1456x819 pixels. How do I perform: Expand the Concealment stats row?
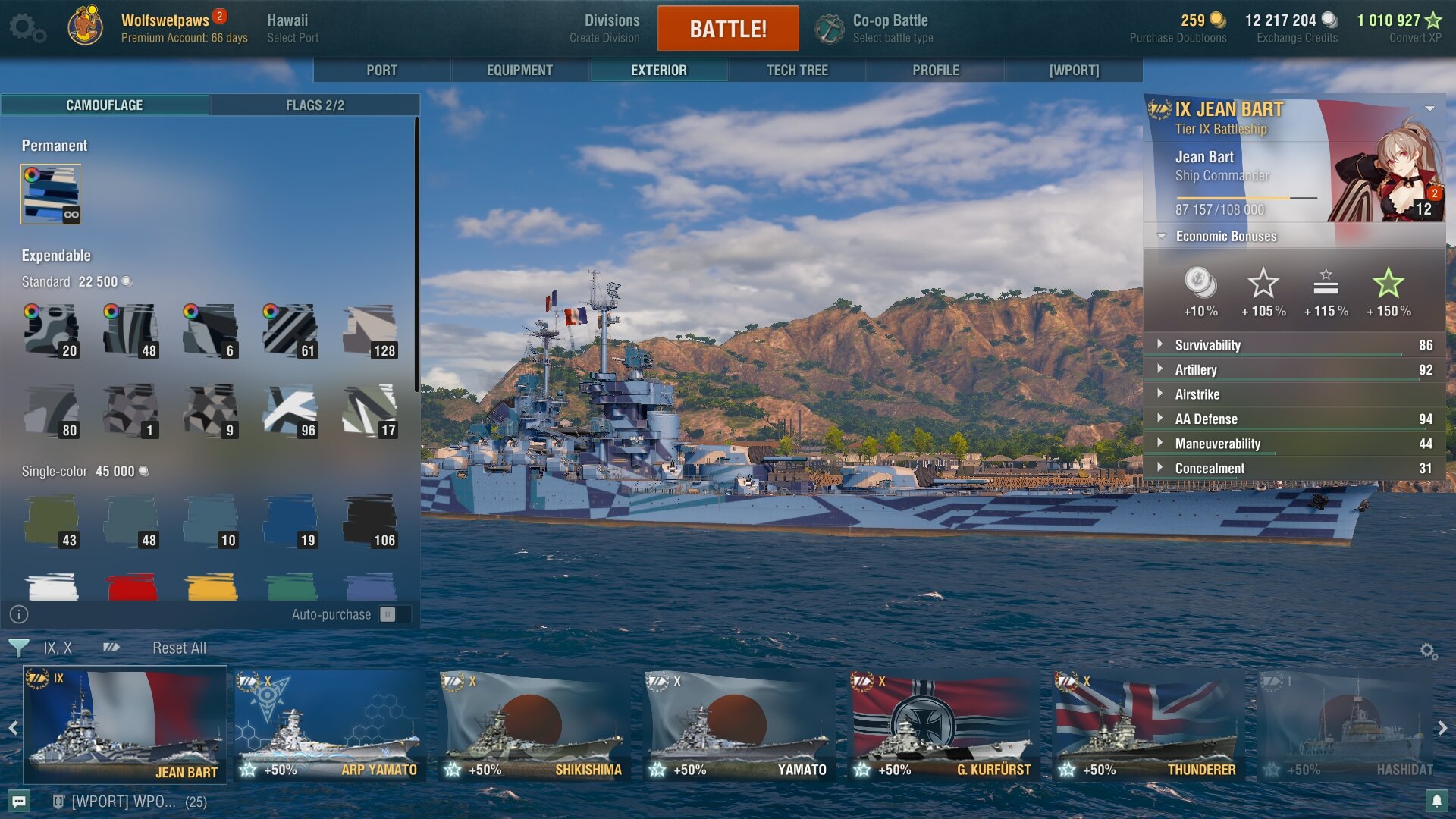point(1210,469)
